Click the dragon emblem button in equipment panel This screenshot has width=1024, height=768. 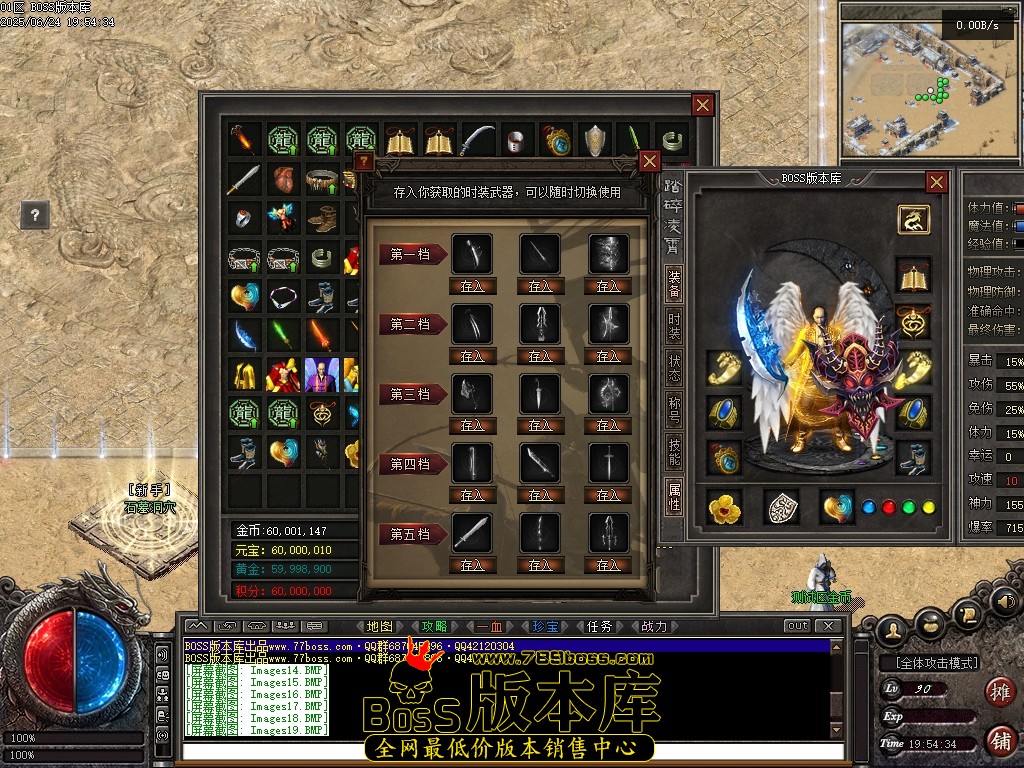913,219
